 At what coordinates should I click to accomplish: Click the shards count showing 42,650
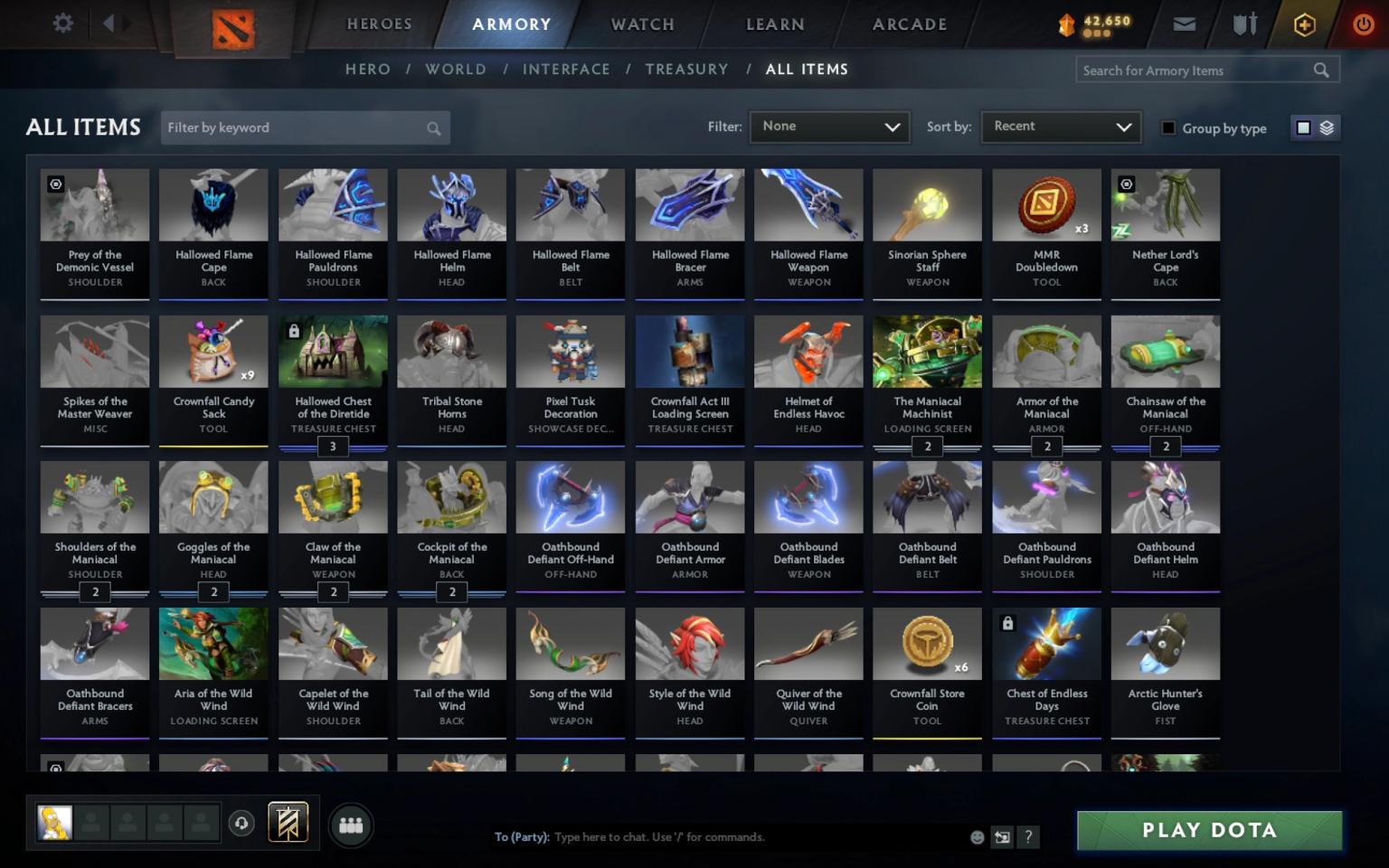tap(1092, 24)
